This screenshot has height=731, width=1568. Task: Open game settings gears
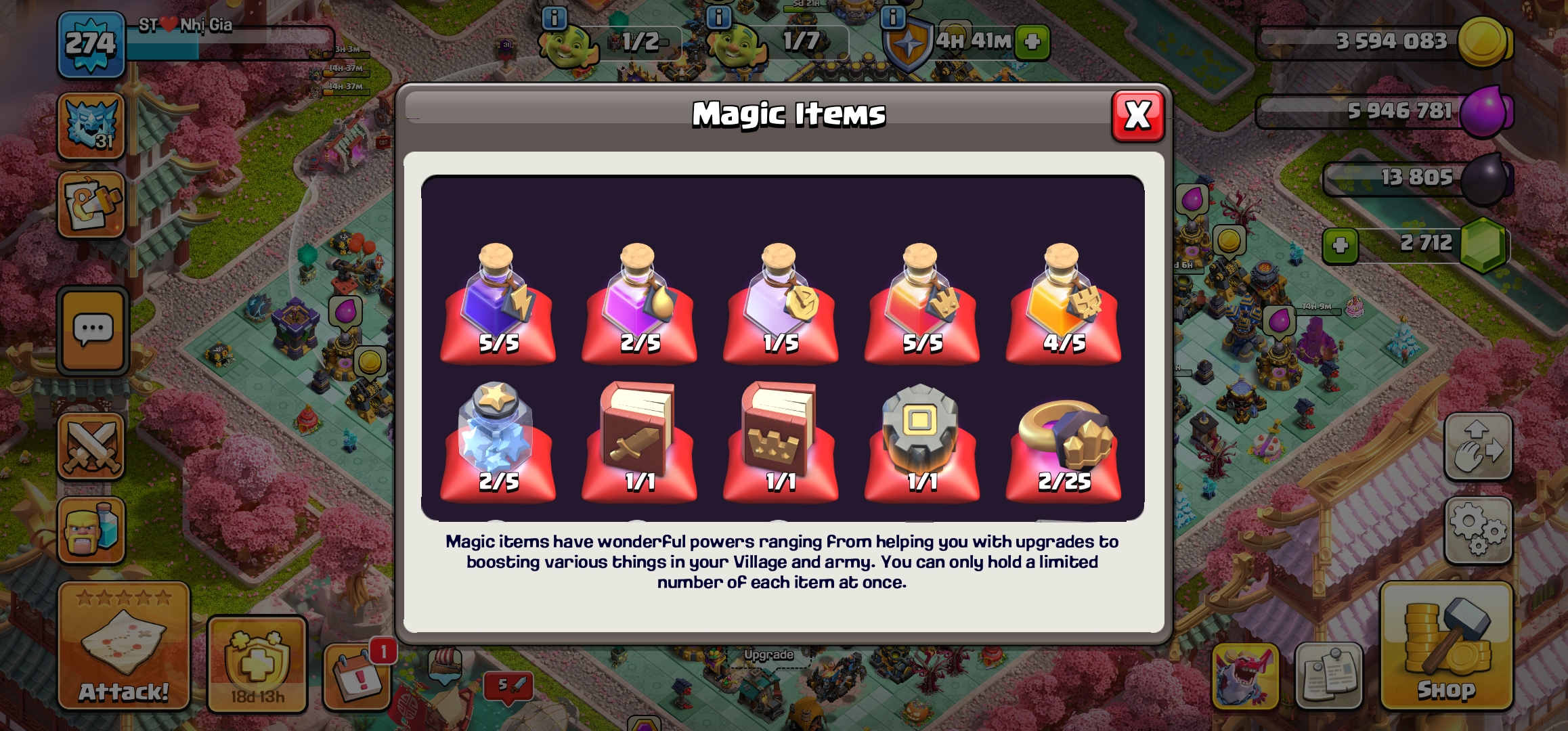click(x=1478, y=530)
